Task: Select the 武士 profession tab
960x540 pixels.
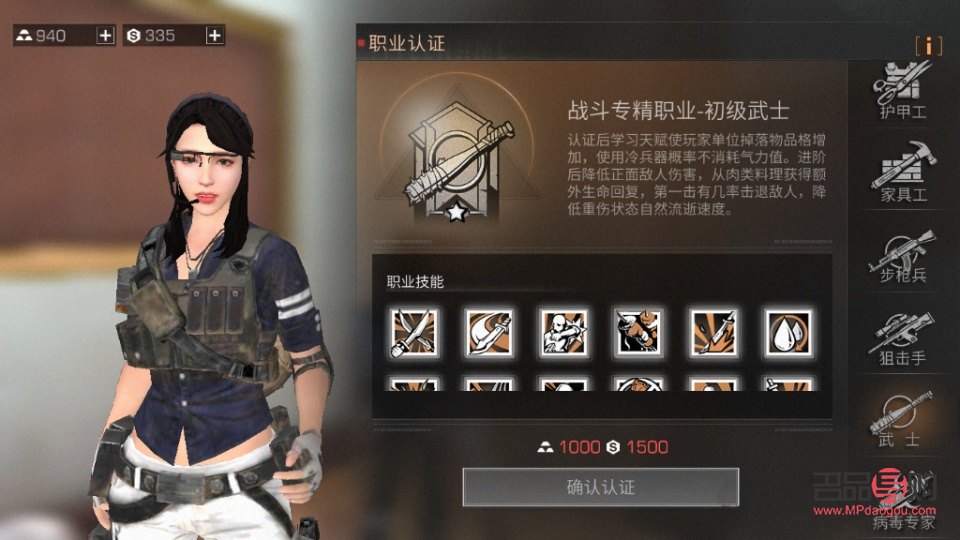Action: pos(903,419)
